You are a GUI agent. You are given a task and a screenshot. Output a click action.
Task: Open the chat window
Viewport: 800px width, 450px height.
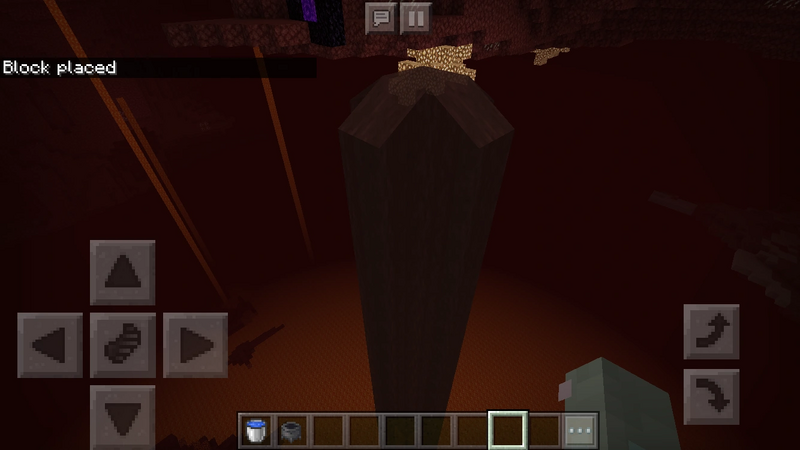tap(380, 18)
